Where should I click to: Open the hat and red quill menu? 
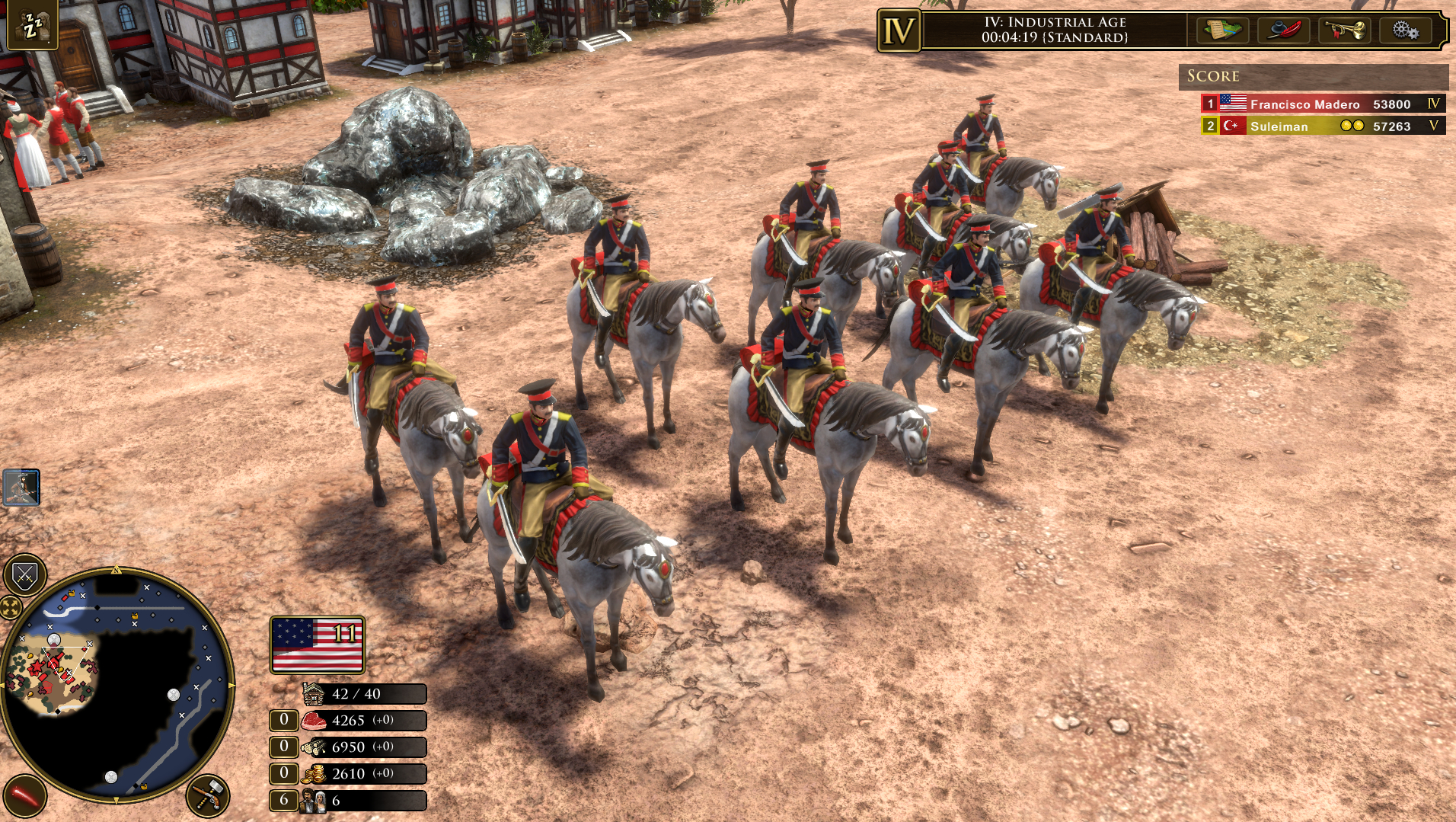tap(1283, 30)
